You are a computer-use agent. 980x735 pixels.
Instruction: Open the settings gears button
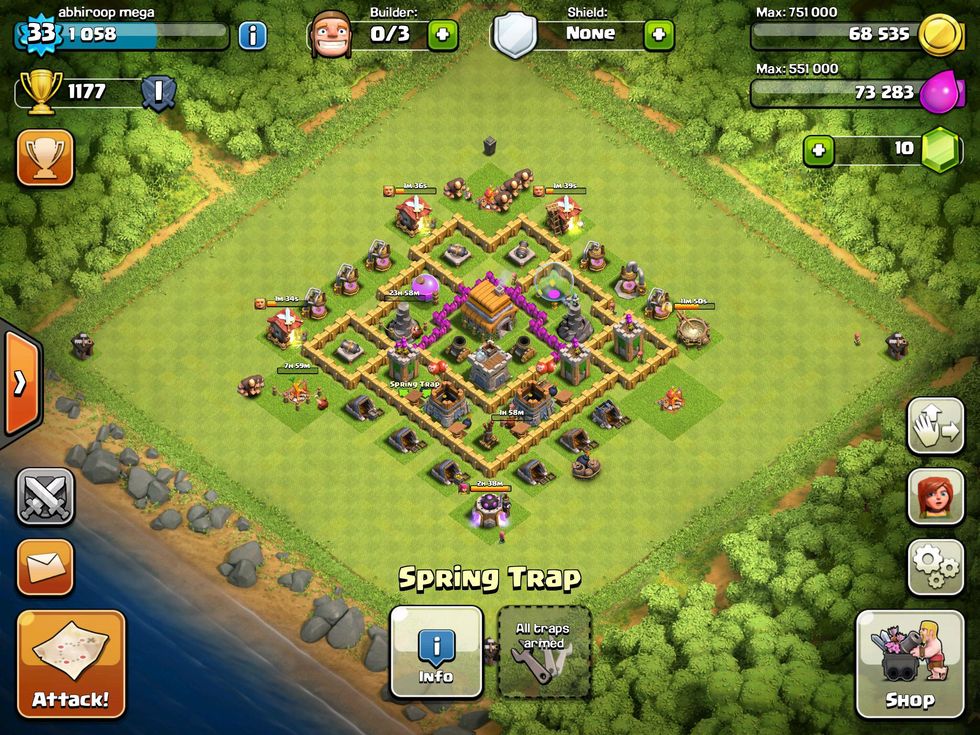pos(935,567)
